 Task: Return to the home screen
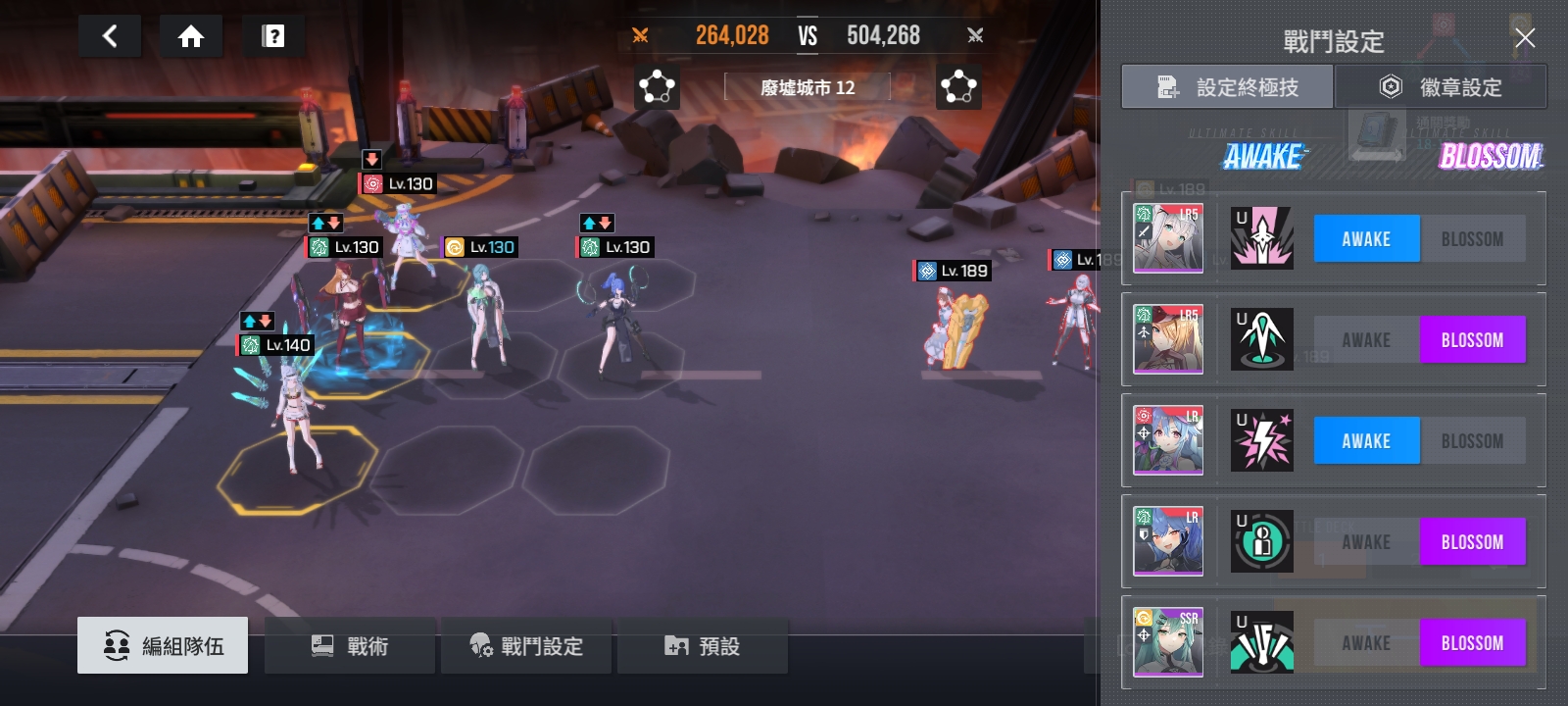pos(191,37)
